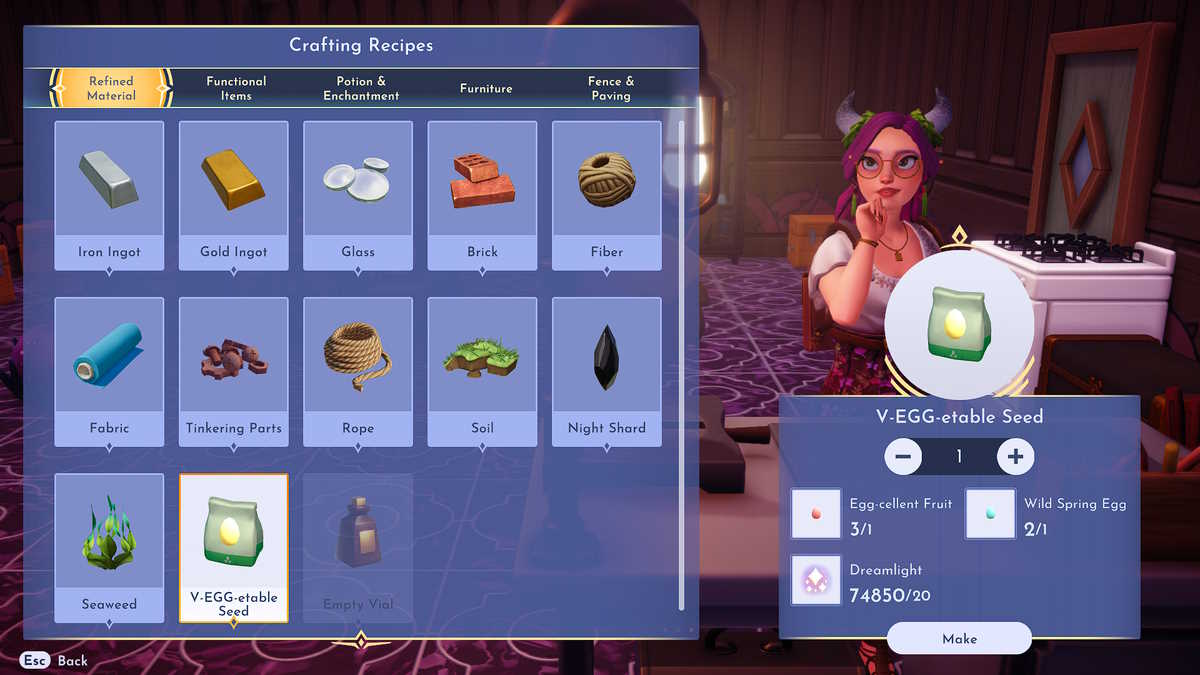Switch to the Functional Items tab
This screenshot has width=1200, height=675.
click(x=236, y=88)
